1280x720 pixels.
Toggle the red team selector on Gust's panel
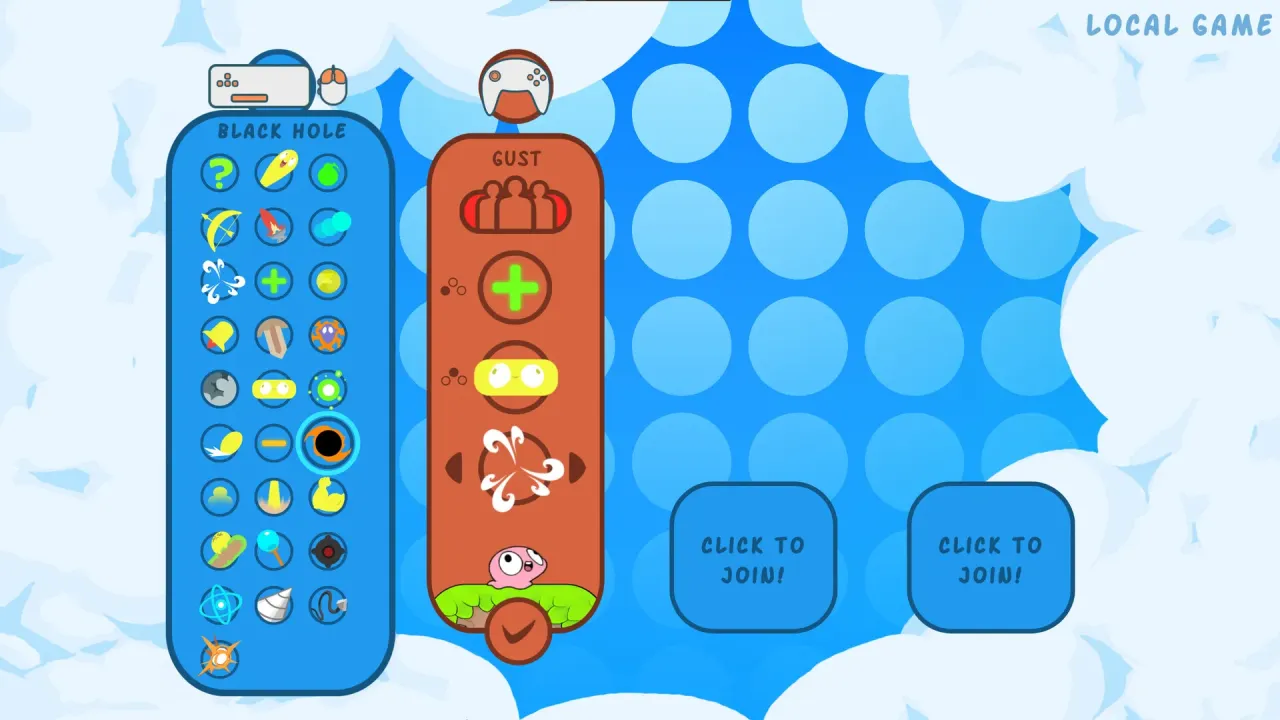tap(516, 207)
